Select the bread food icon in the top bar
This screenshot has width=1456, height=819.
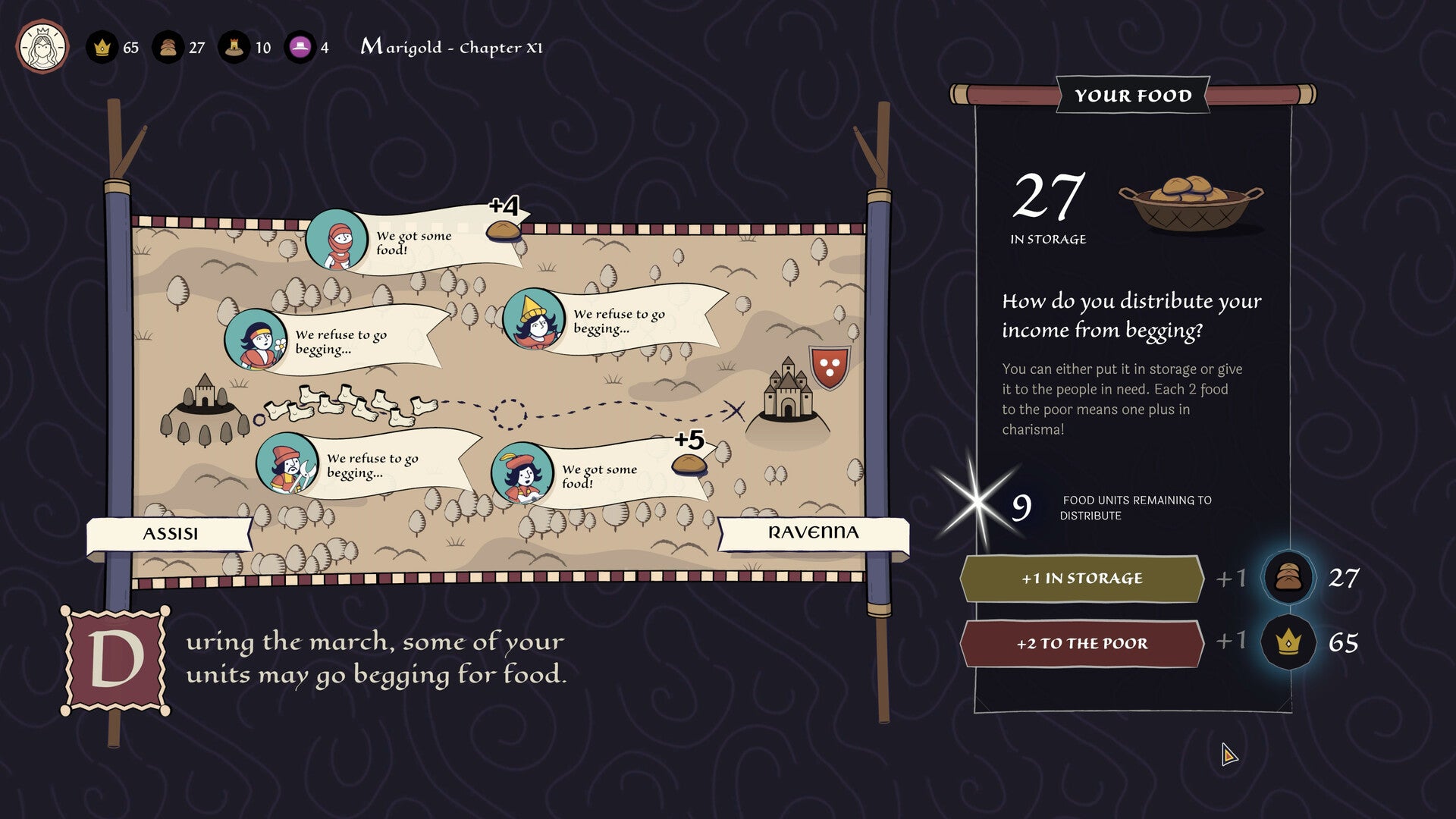[x=168, y=48]
